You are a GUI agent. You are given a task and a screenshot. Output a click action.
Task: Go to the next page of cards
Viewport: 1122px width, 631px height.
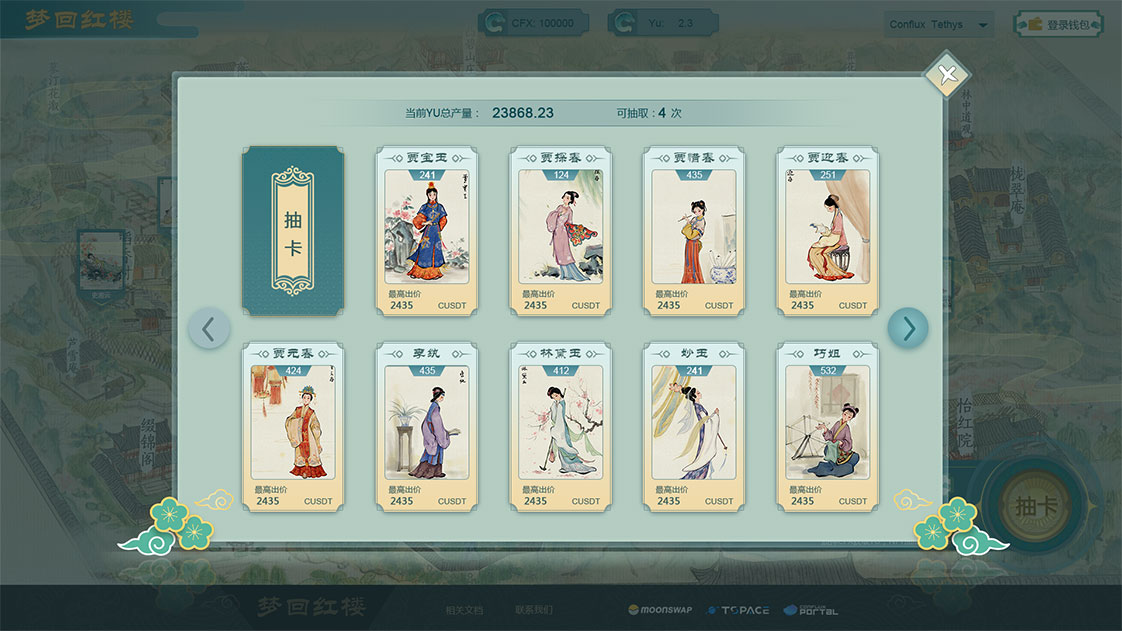(908, 328)
